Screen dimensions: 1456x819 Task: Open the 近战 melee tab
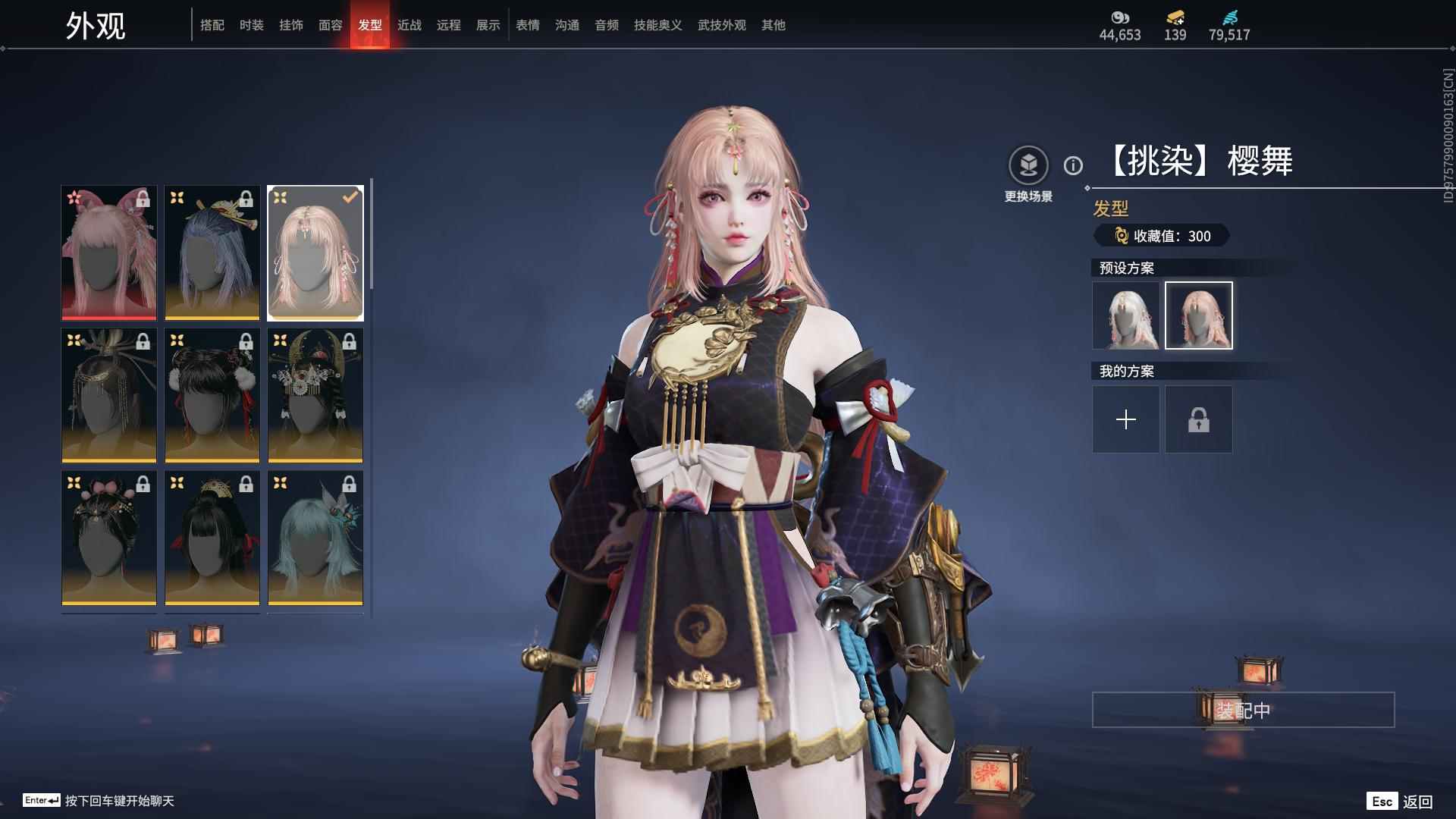coord(409,25)
